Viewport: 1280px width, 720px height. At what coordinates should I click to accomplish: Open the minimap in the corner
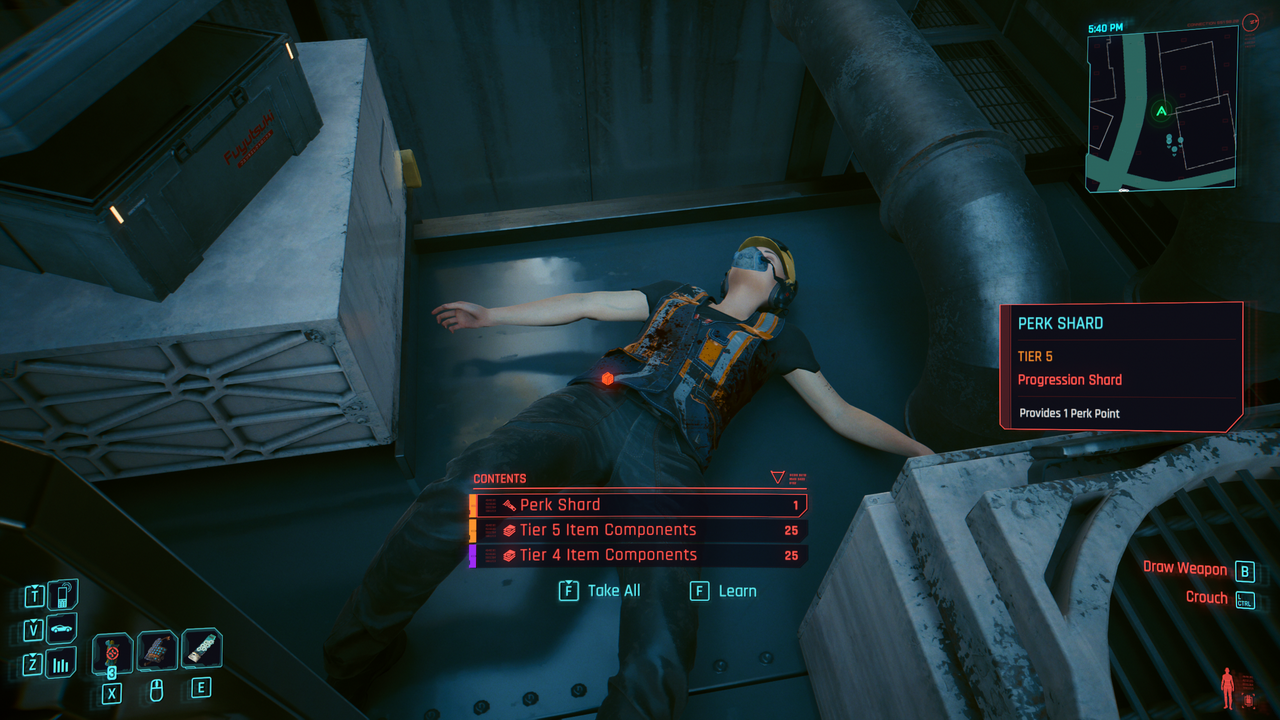1161,108
